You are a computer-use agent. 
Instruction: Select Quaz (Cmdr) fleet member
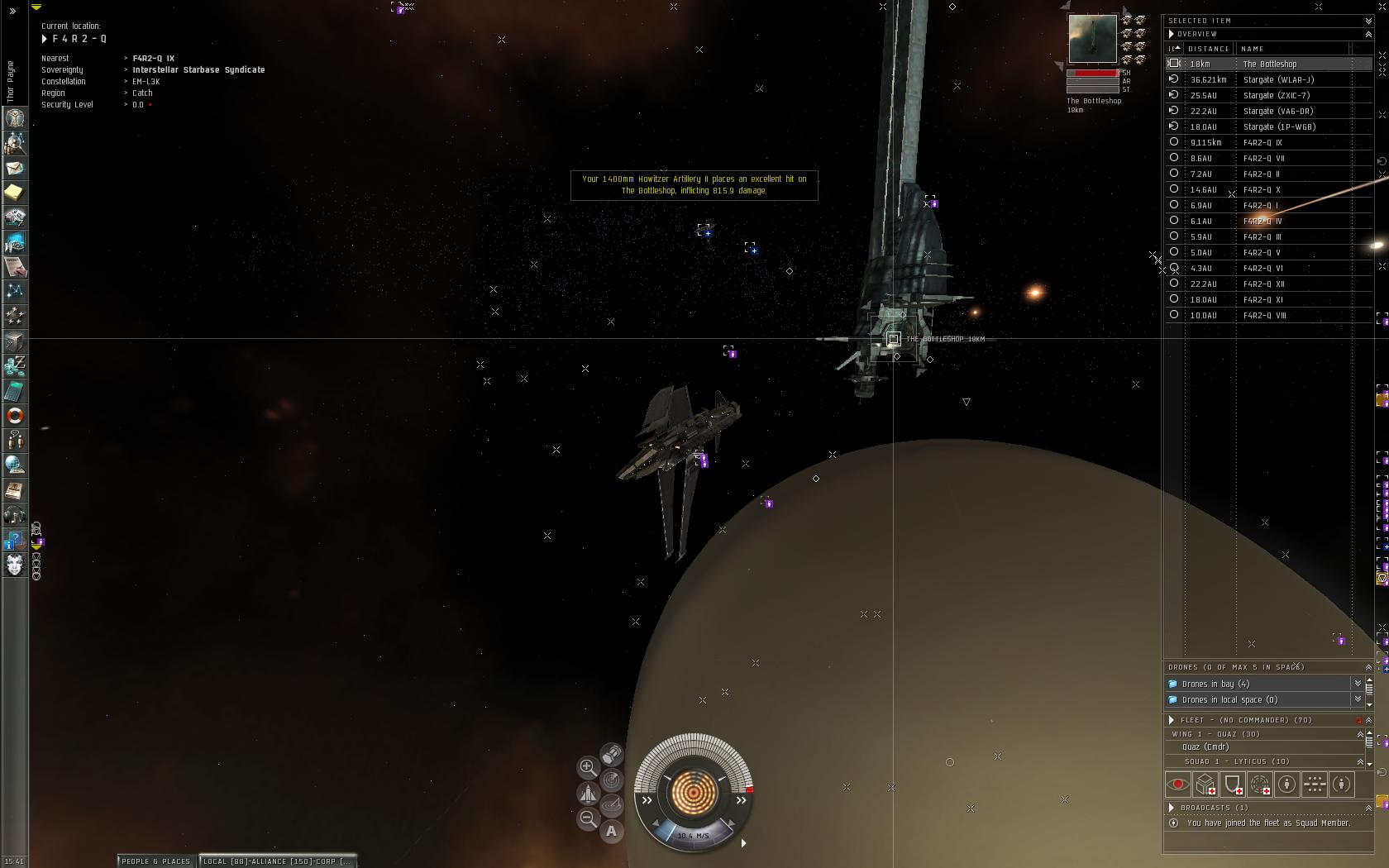click(x=1205, y=746)
